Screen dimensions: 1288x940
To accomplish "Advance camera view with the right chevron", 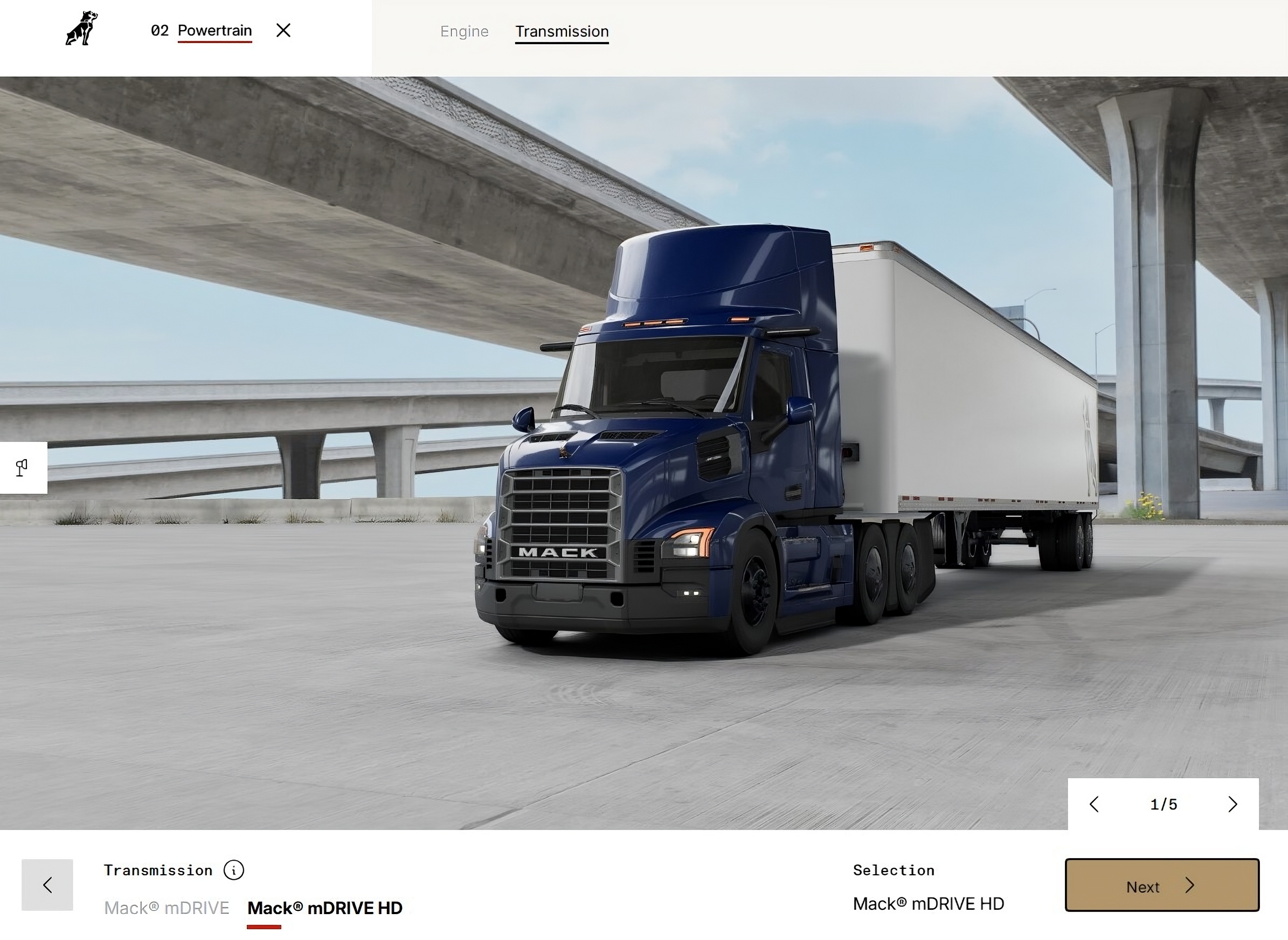I will pos(1234,804).
